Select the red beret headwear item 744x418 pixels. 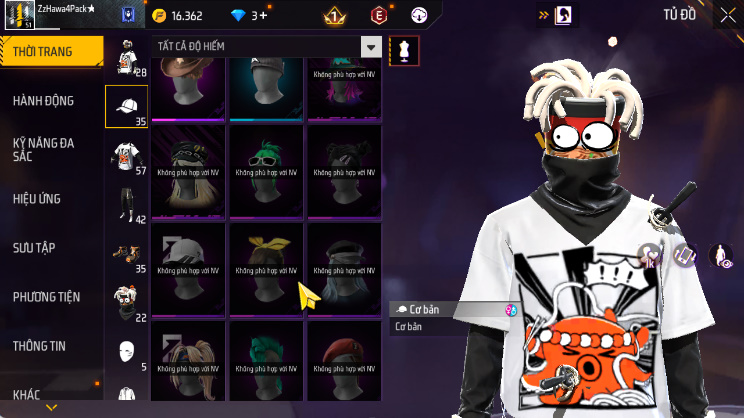(x=343, y=361)
